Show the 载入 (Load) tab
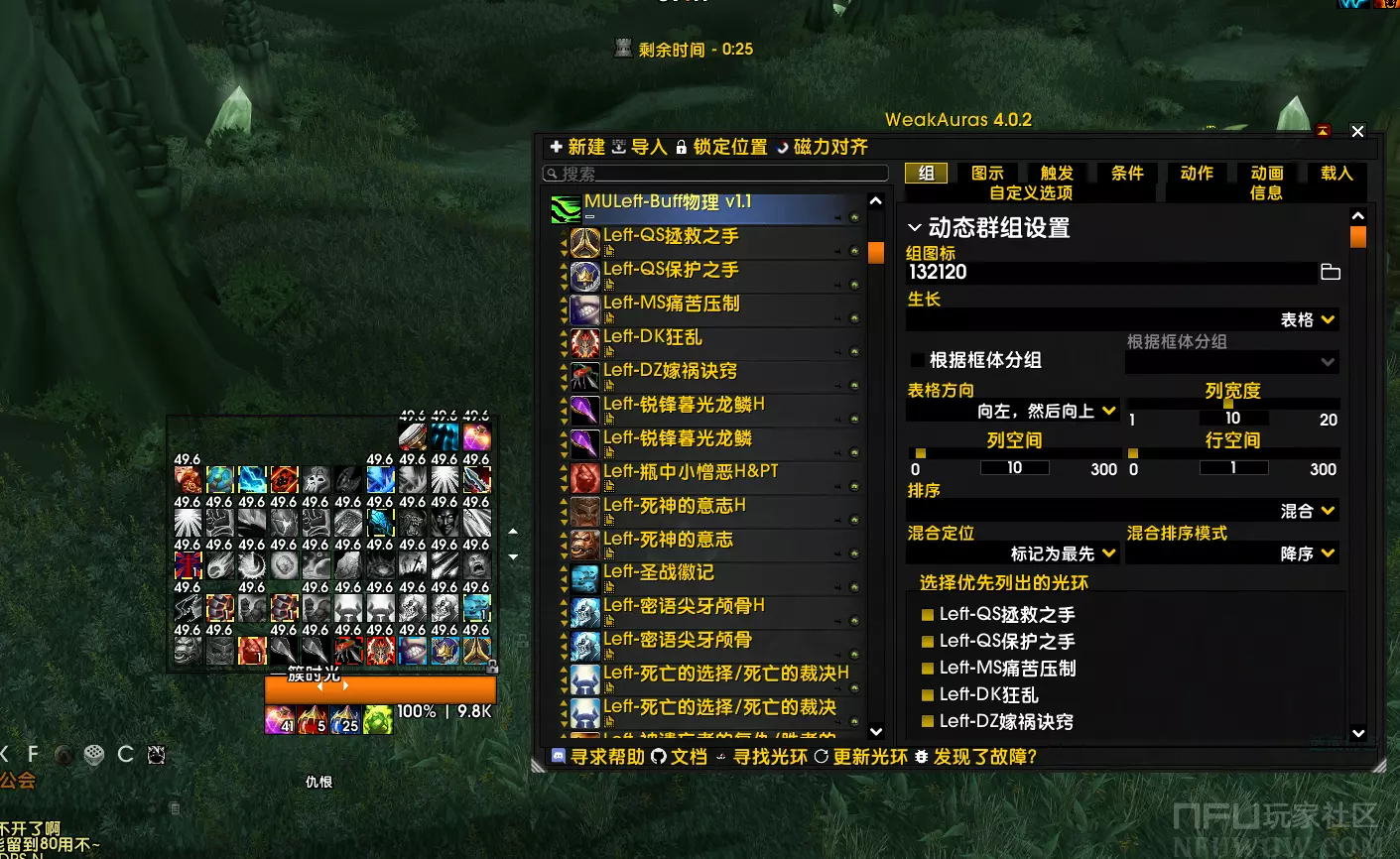1400x859 pixels. point(1336,174)
